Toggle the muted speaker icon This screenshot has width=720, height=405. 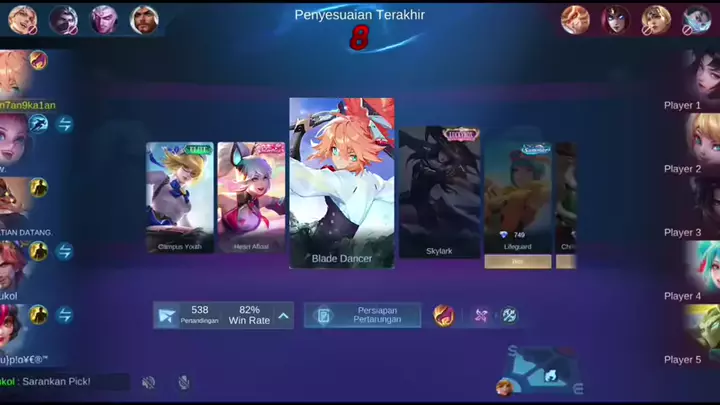click(x=149, y=382)
